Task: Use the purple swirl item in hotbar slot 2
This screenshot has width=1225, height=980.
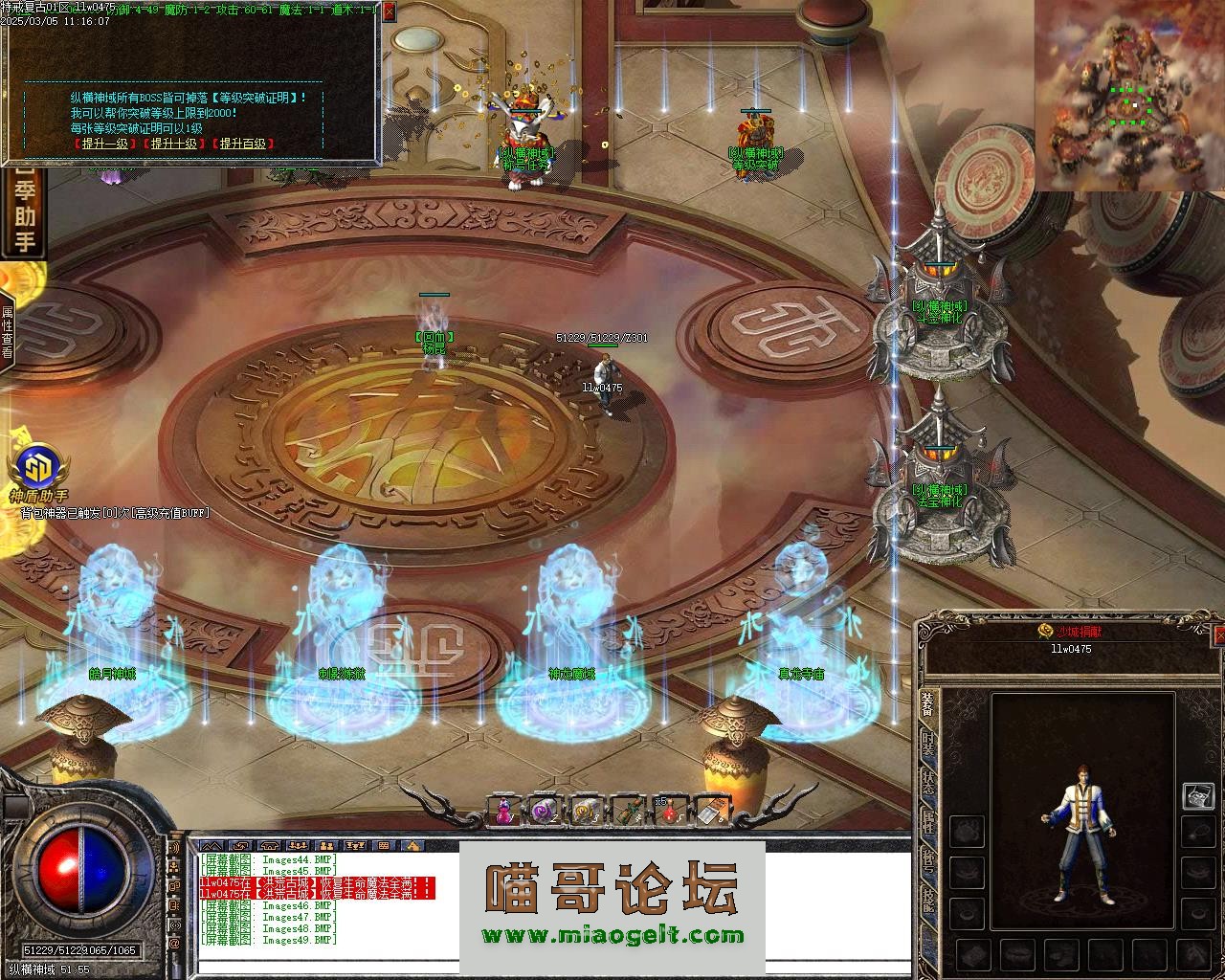Action: pos(545,811)
